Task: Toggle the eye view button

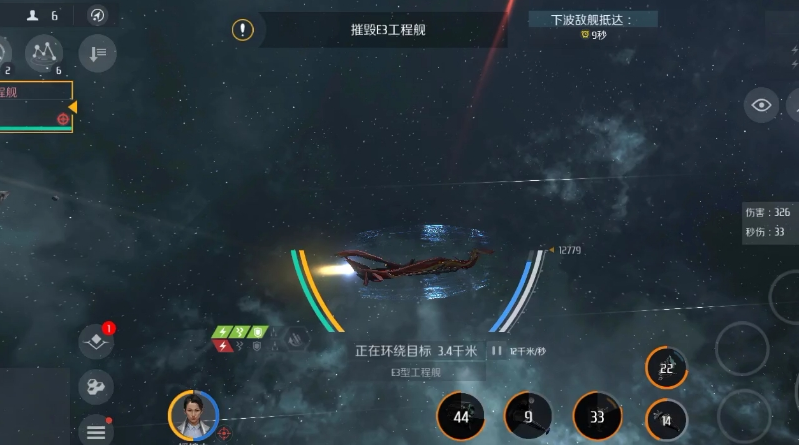Action: click(x=761, y=105)
